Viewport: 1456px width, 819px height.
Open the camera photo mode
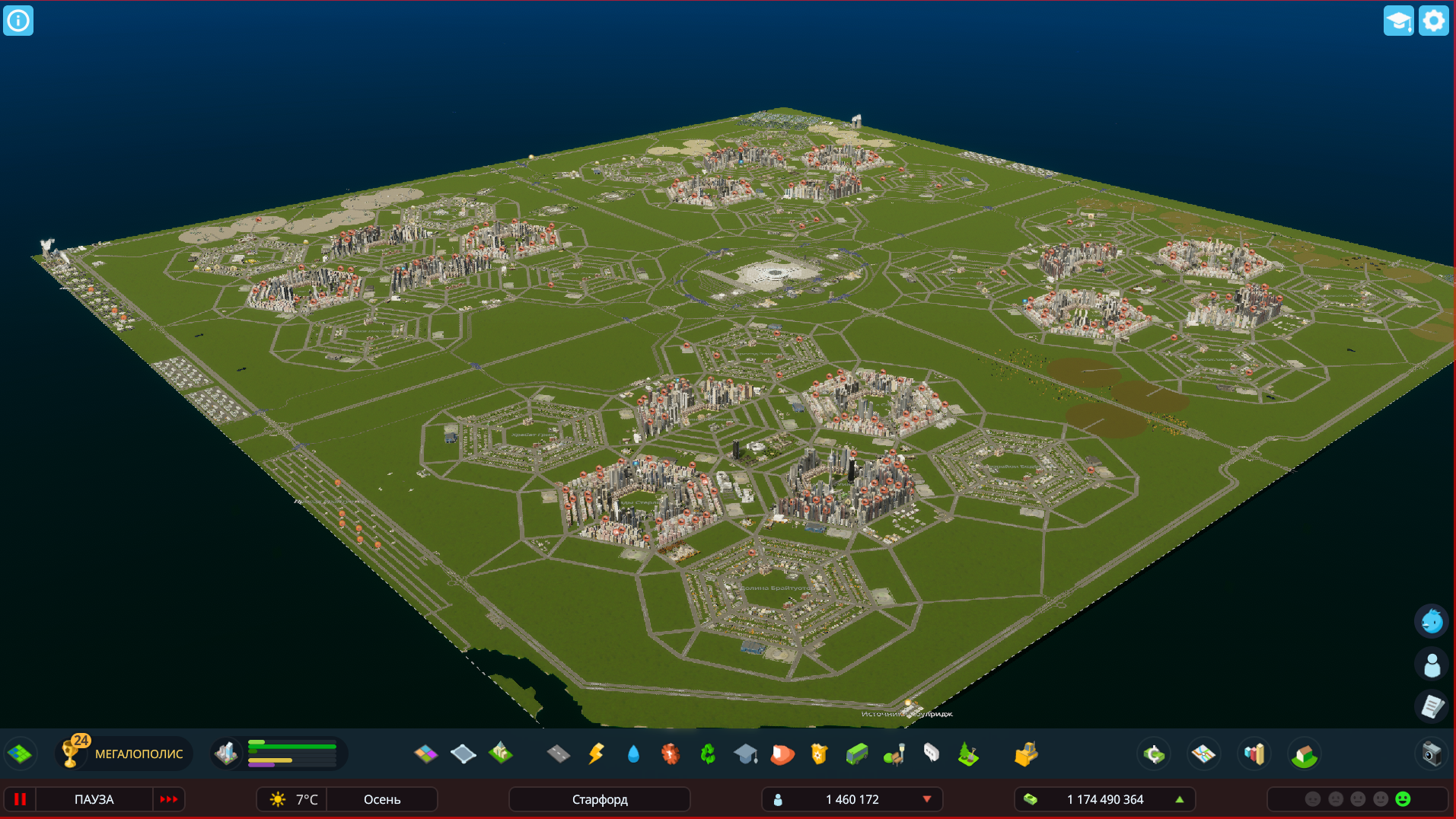pos(1432,754)
